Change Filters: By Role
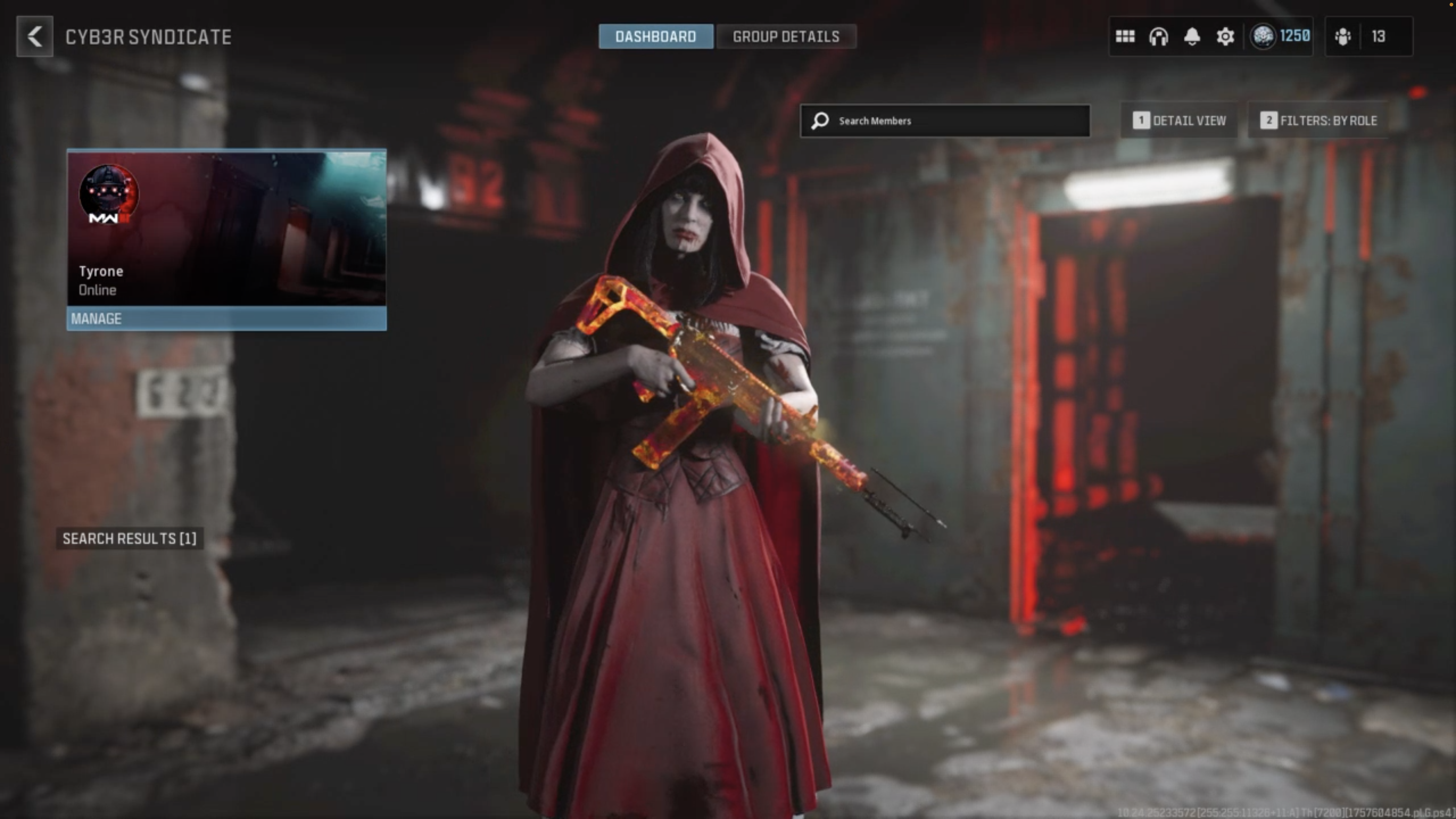Viewport: 1456px width, 819px height. point(1318,121)
